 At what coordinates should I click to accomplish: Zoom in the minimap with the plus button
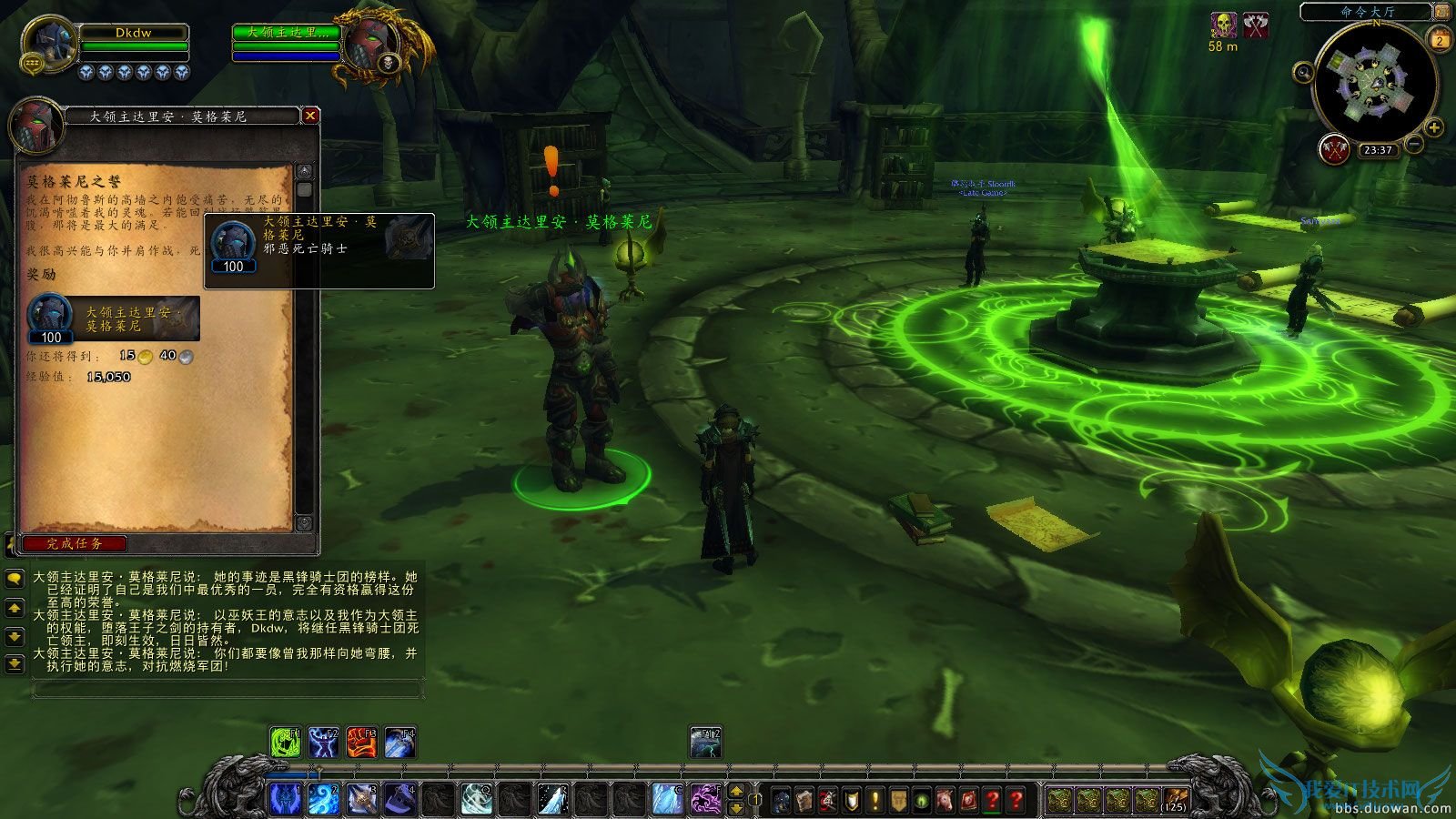click(1434, 127)
